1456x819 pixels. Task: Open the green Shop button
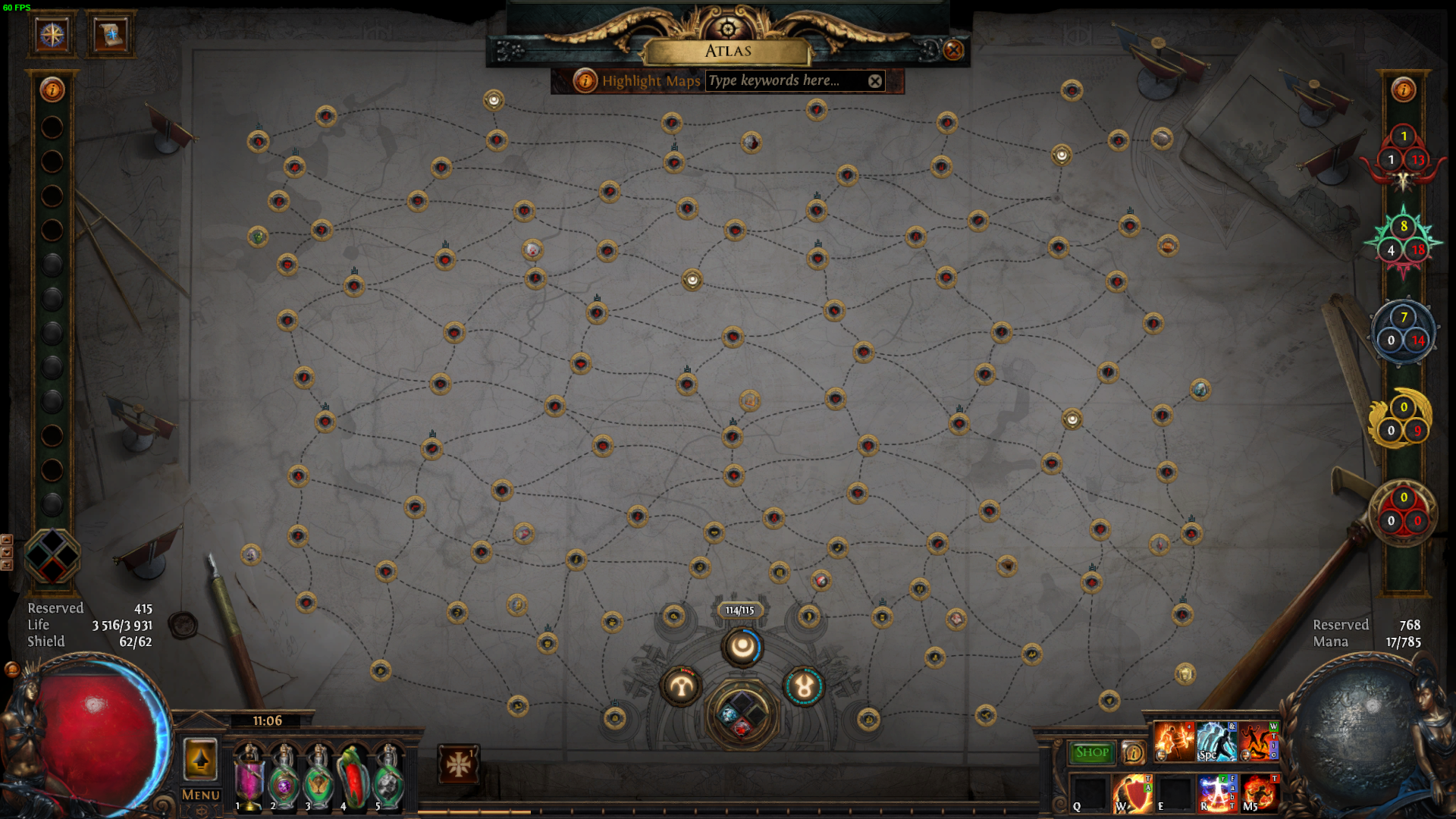click(x=1091, y=752)
